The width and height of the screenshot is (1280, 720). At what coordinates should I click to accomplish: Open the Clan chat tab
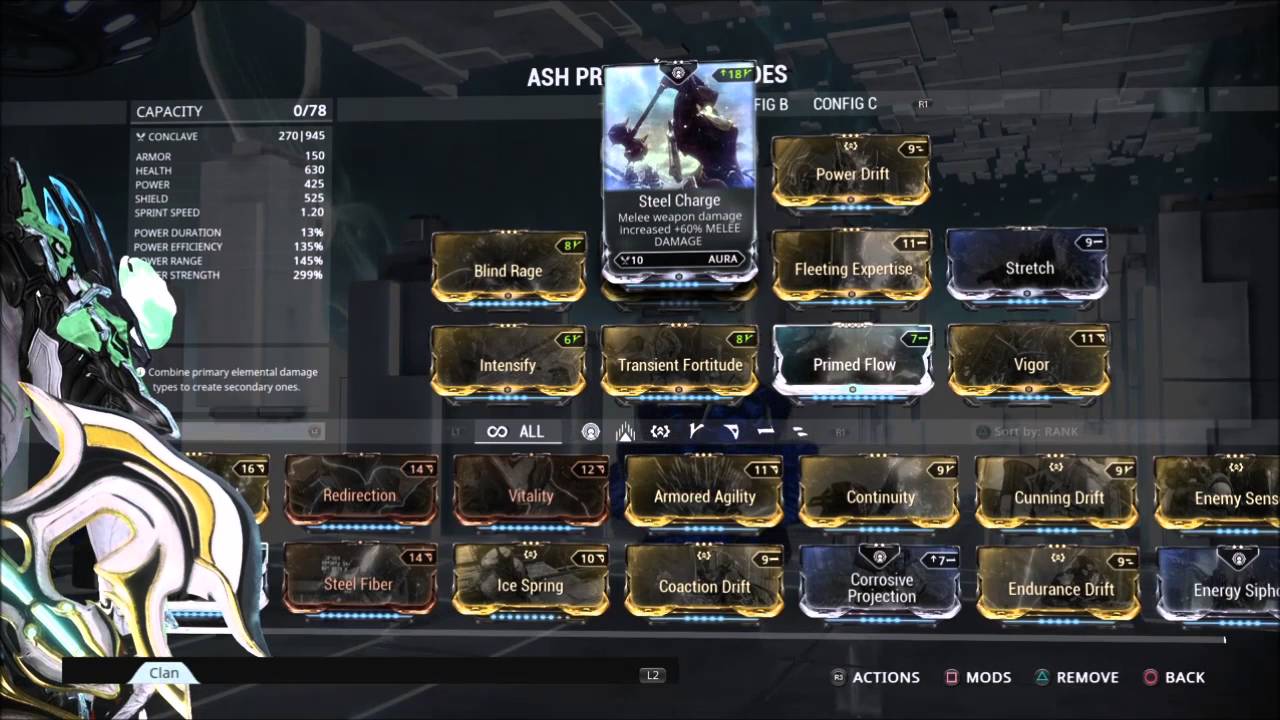click(164, 673)
